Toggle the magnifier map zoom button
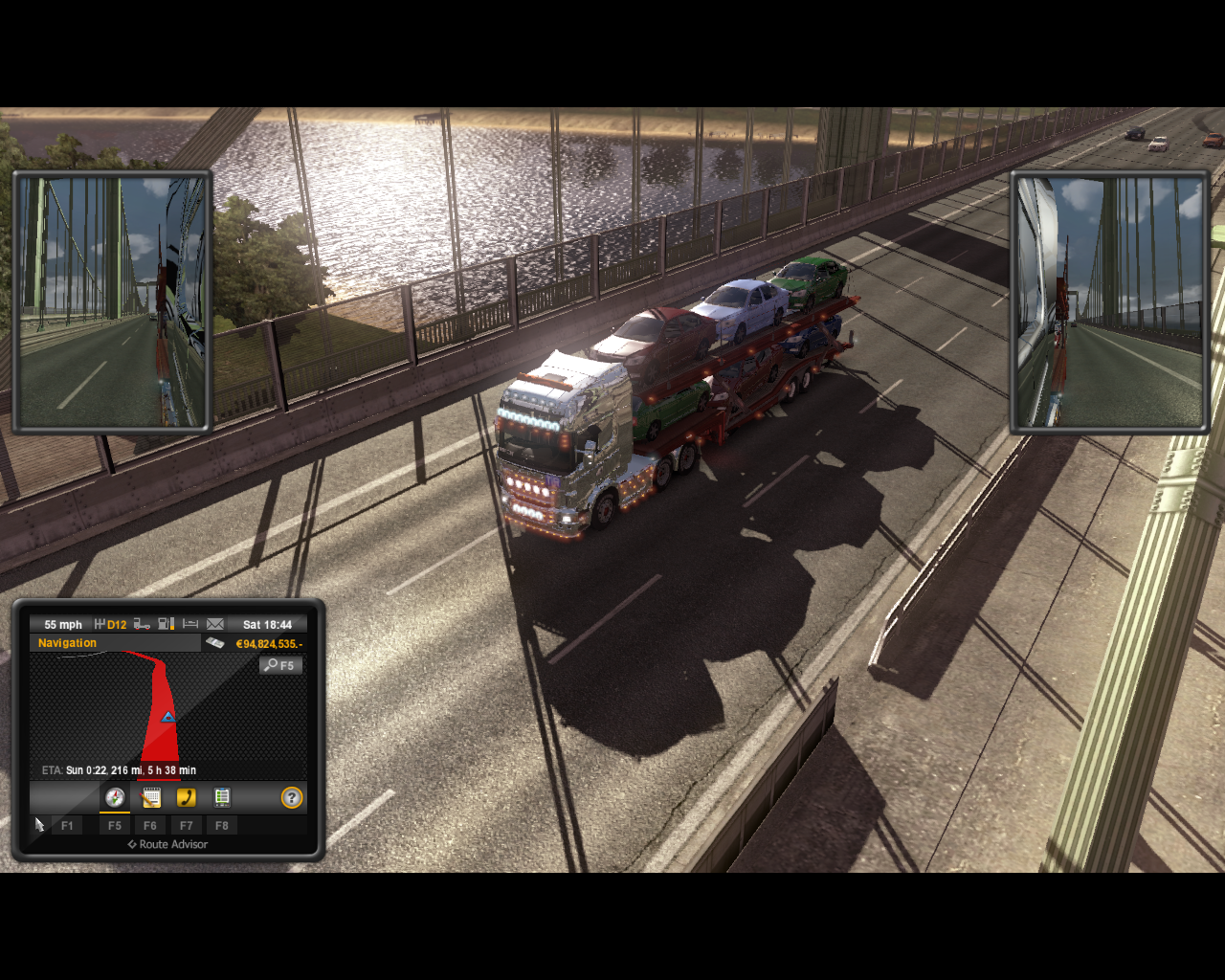 click(x=280, y=665)
